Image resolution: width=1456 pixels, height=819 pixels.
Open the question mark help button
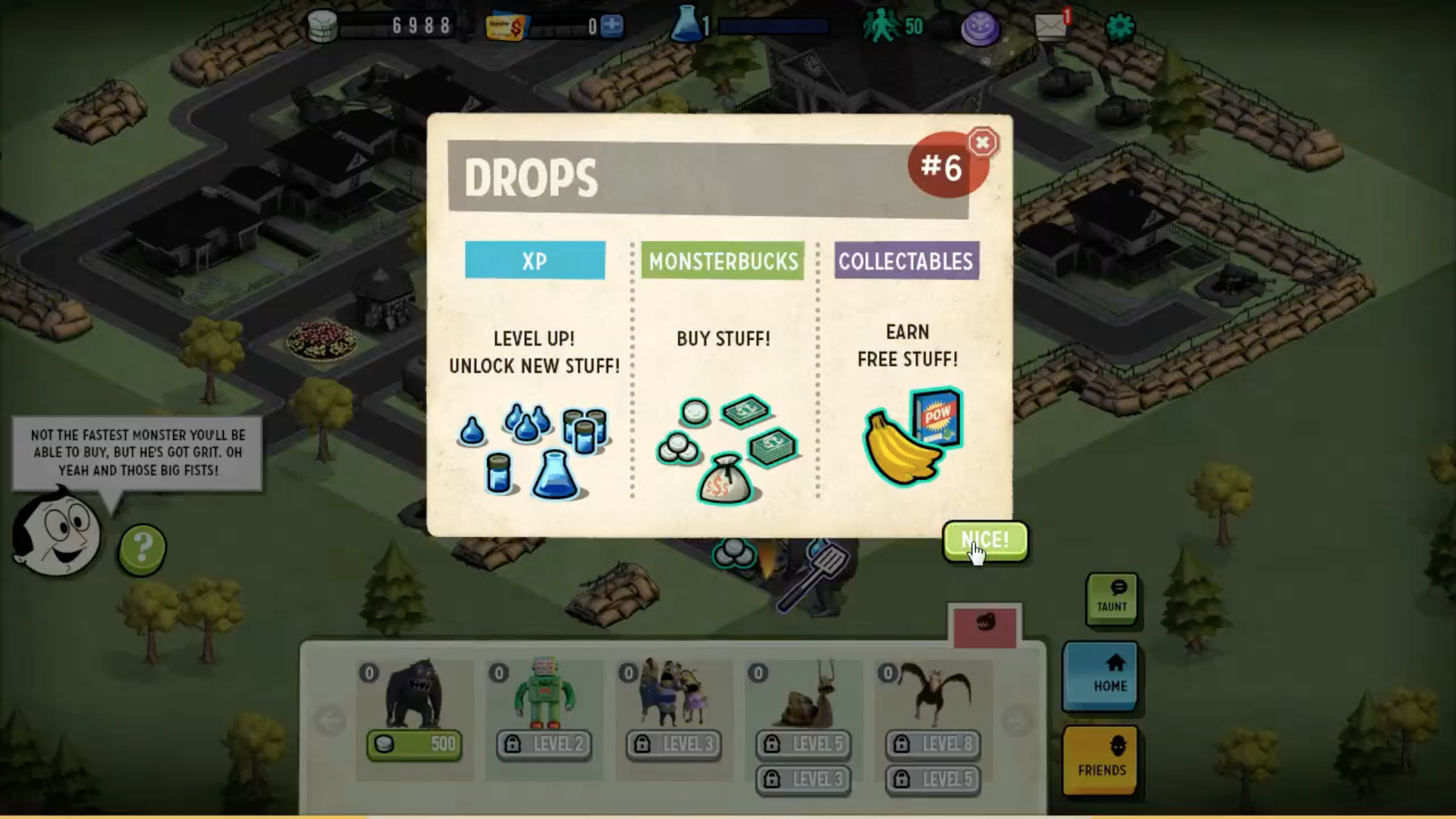click(142, 548)
